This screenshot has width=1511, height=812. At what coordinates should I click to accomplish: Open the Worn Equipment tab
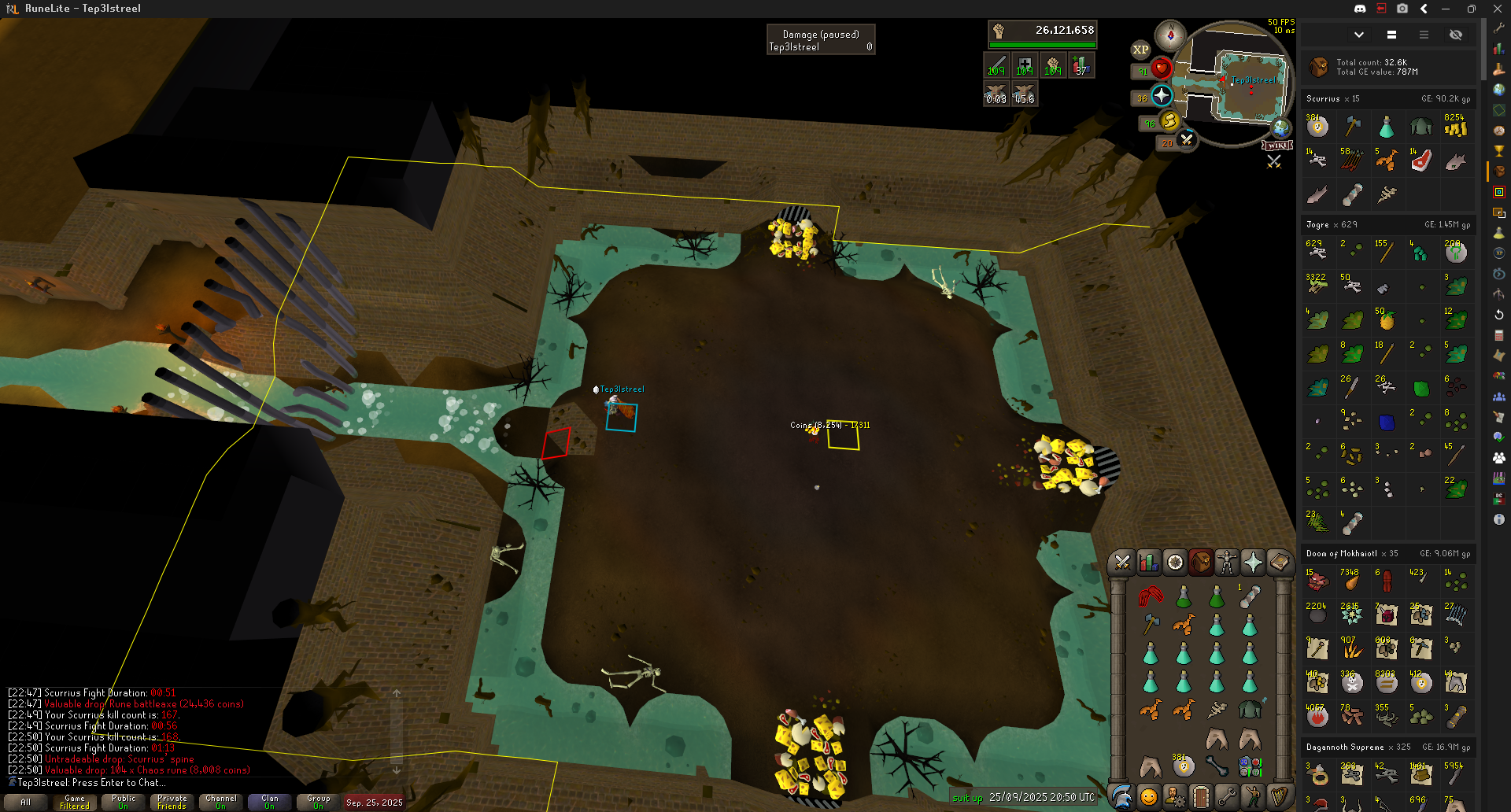(1226, 562)
